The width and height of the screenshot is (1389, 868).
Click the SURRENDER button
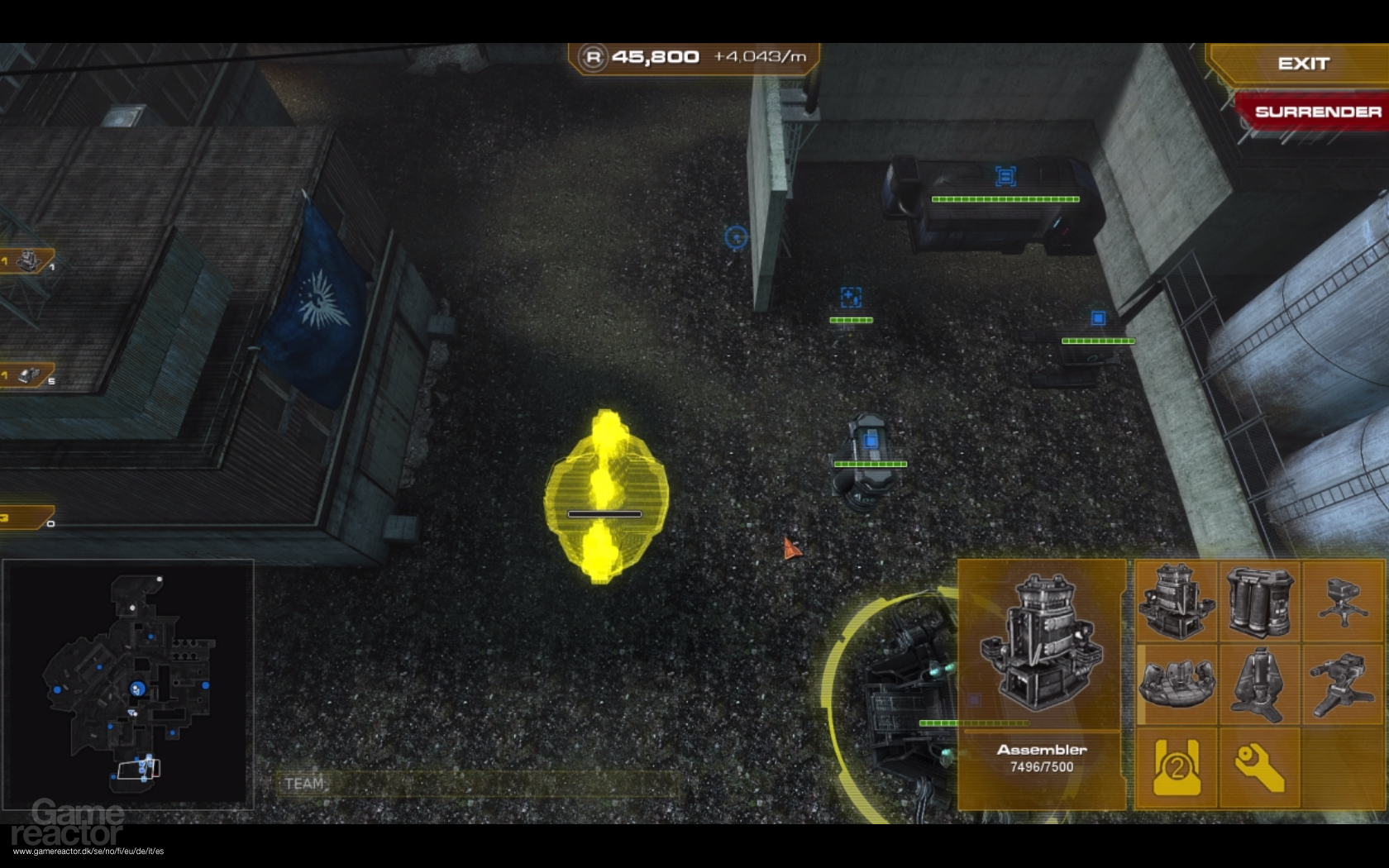point(1318,112)
